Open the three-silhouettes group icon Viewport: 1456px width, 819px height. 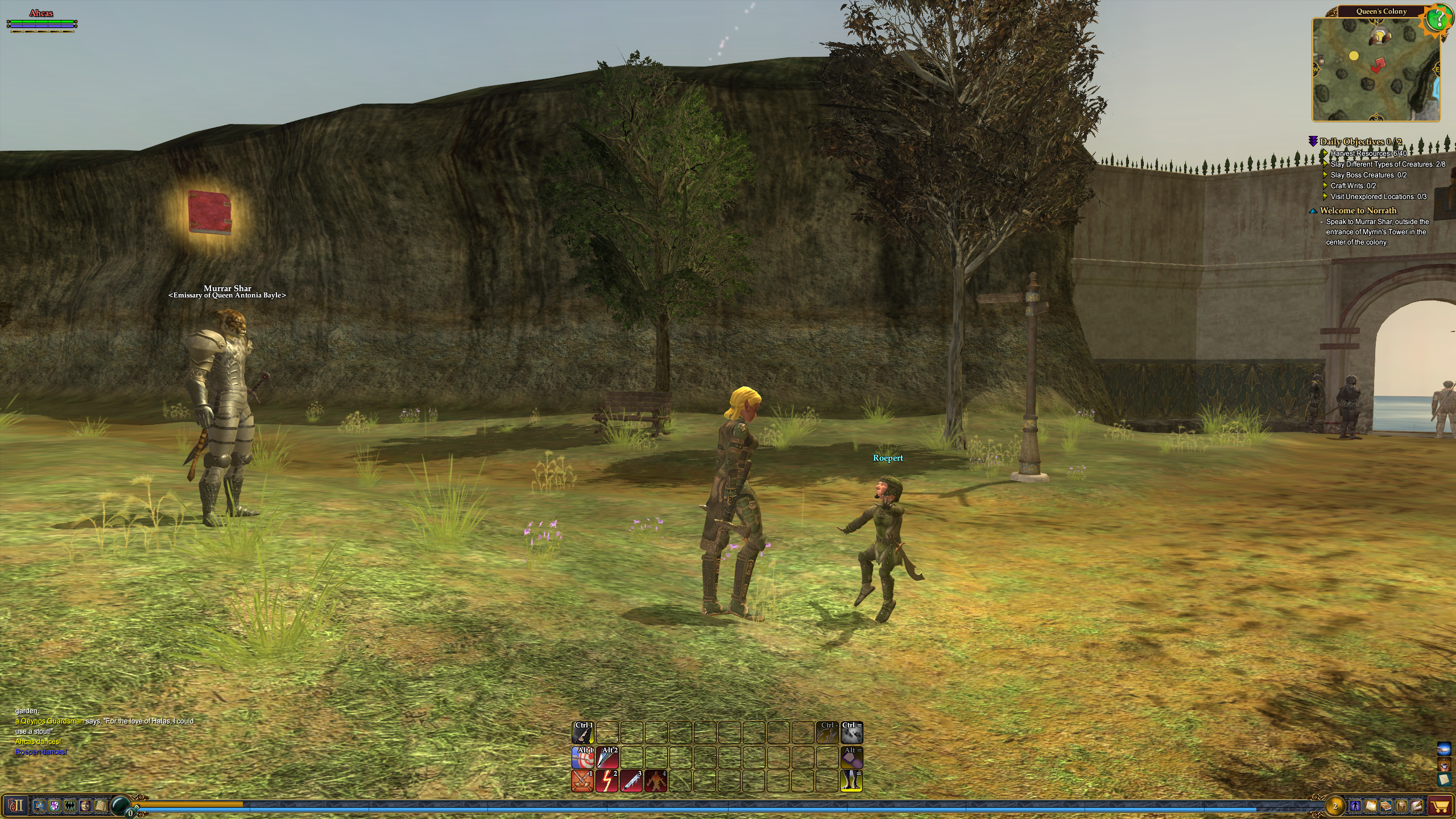click(70, 805)
